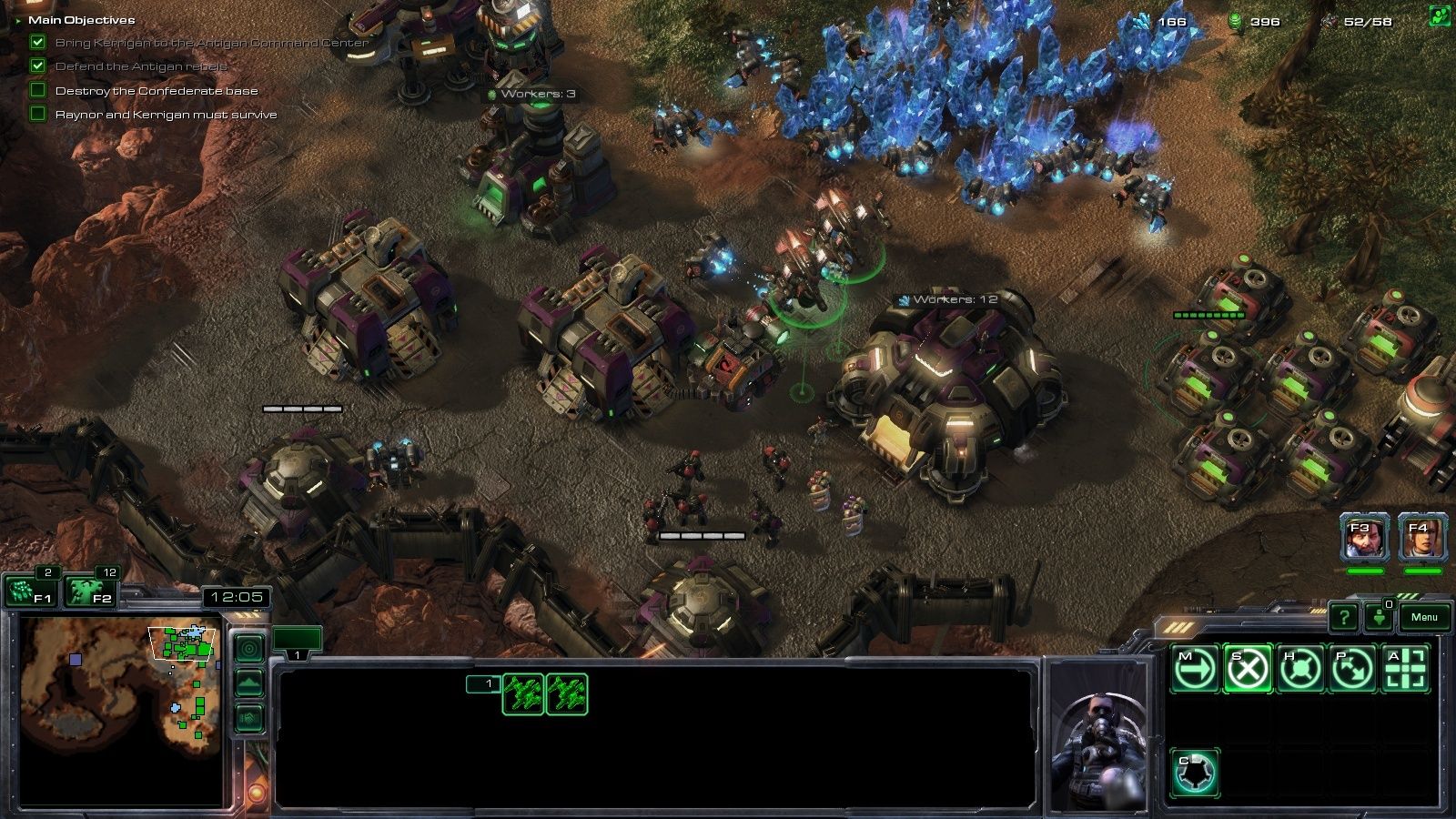
Task: Activate the Stop command
Action: [1248, 667]
